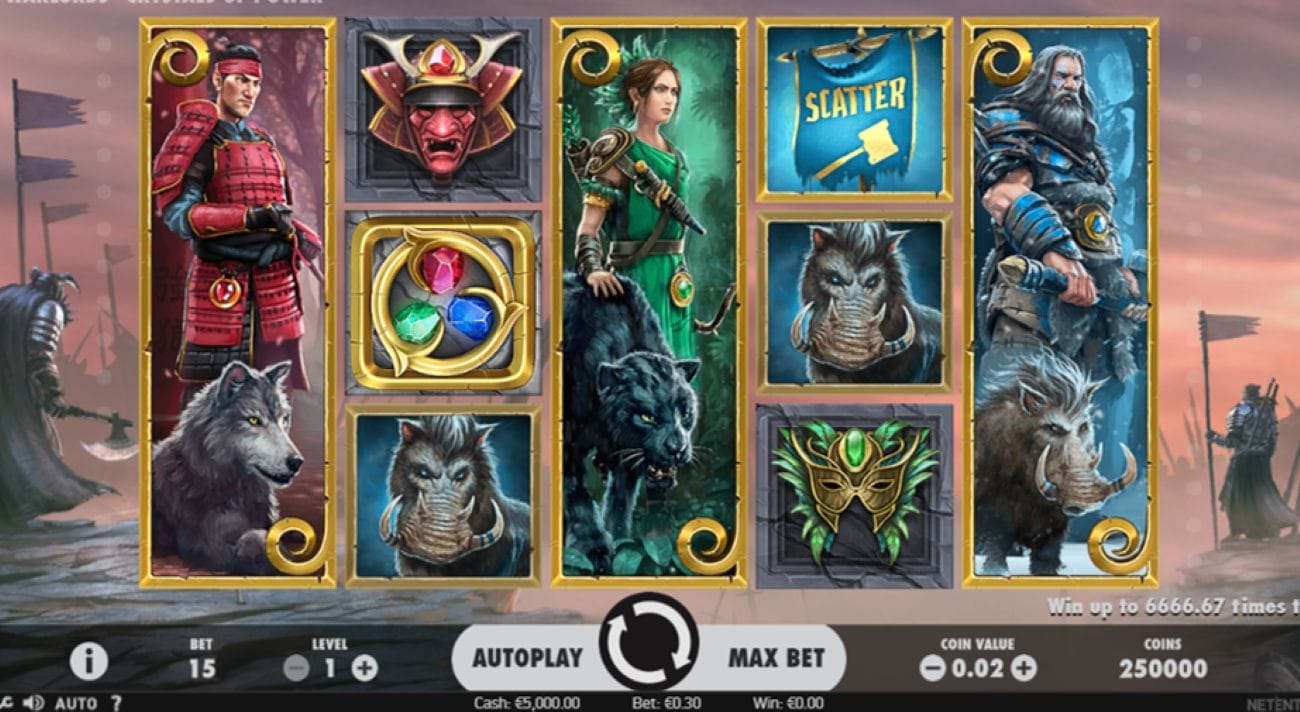Open help with the question mark
Viewport: 1300px width, 712px height.
point(116,703)
